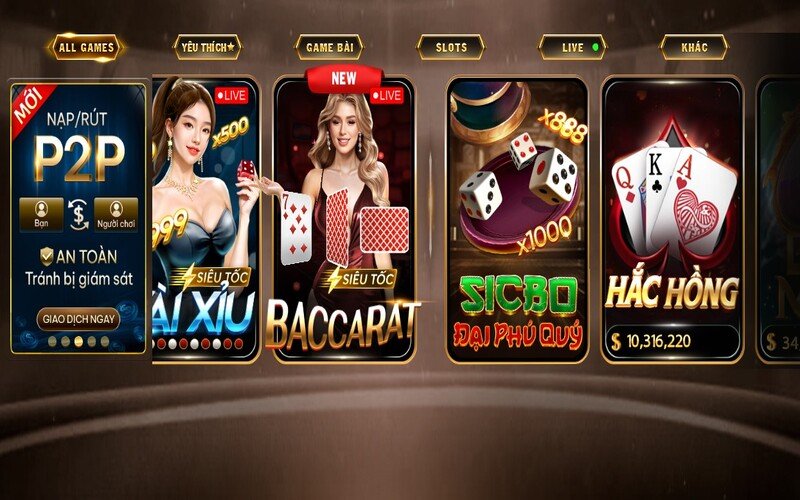Switch to the All Games tab

[x=88, y=47]
